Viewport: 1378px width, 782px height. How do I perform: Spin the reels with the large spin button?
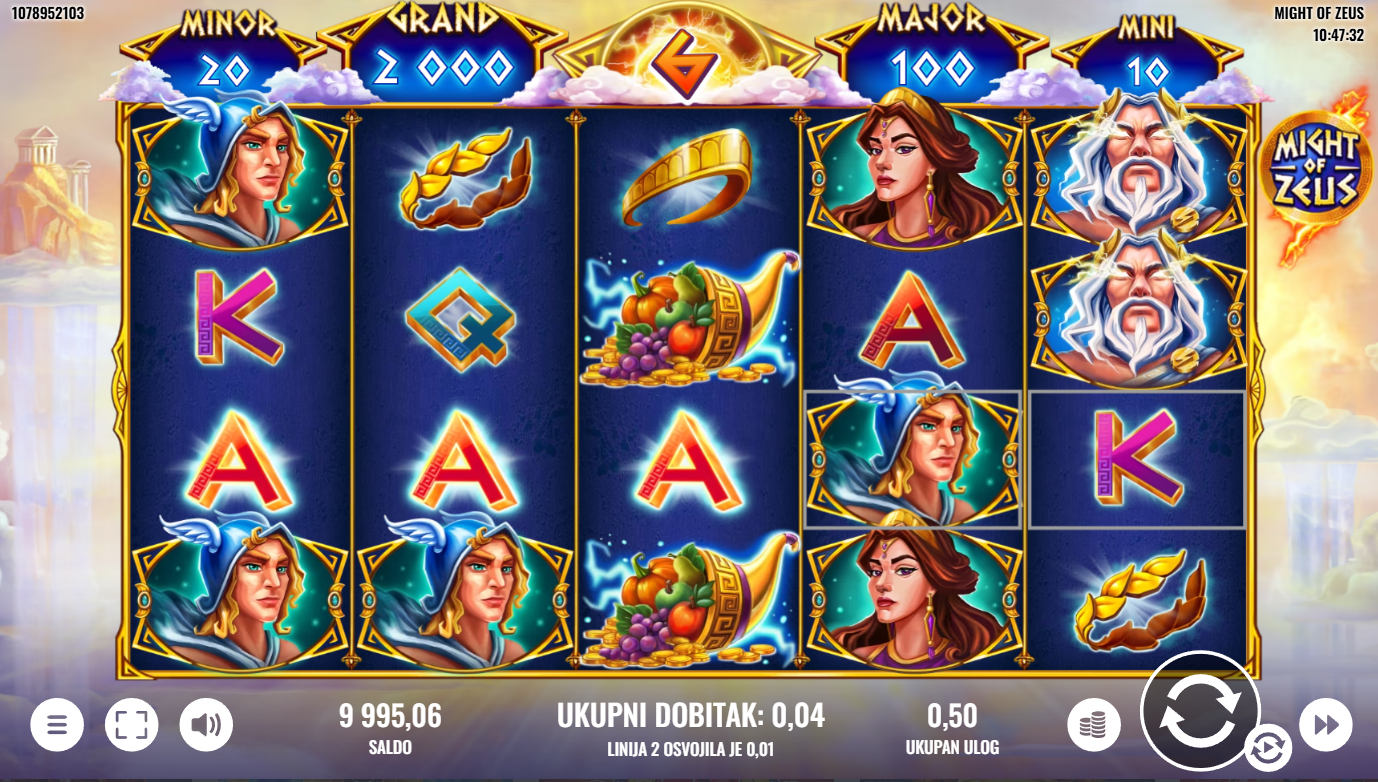coord(1199,710)
